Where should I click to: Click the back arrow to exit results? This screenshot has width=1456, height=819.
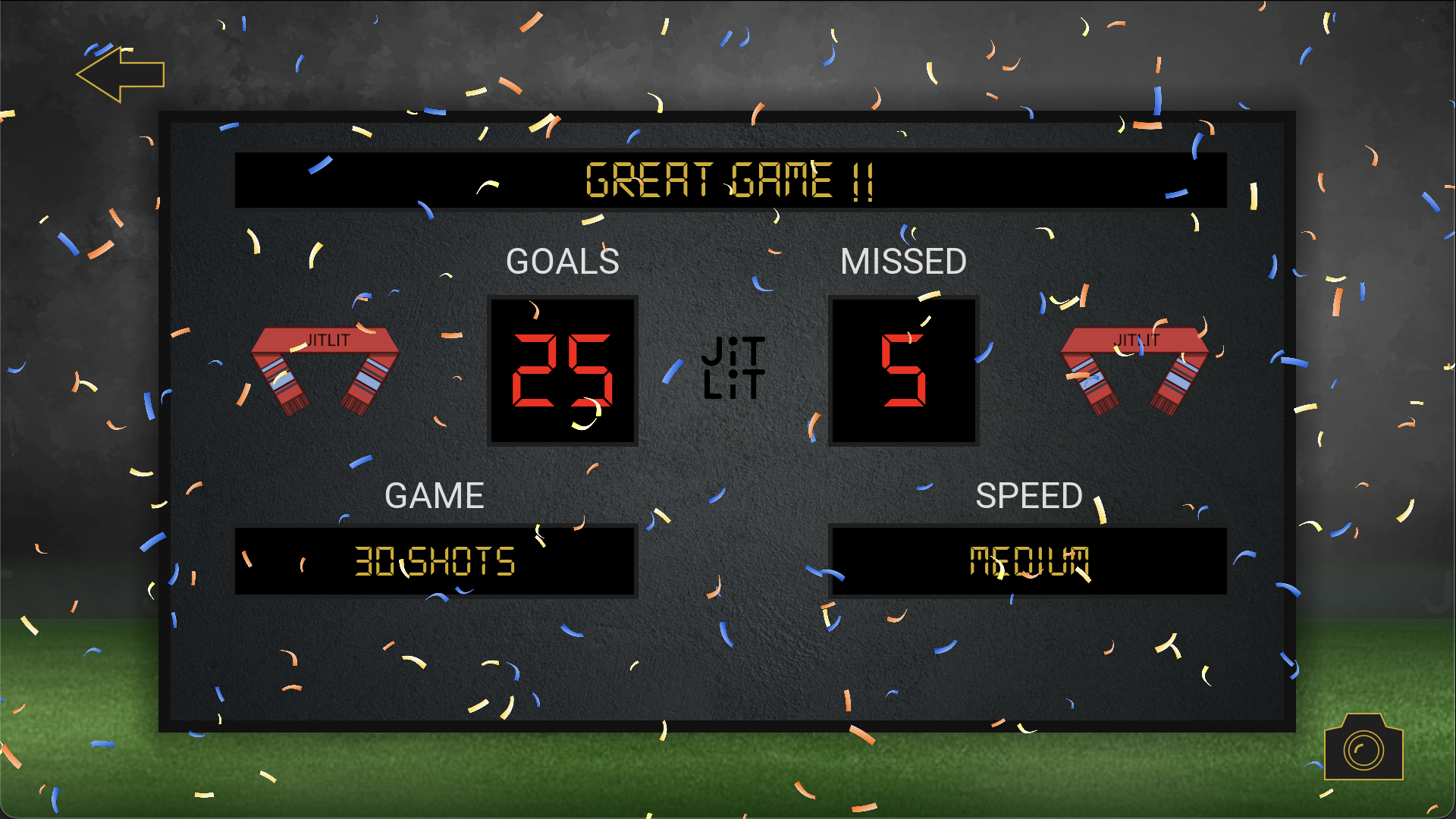tap(121, 74)
